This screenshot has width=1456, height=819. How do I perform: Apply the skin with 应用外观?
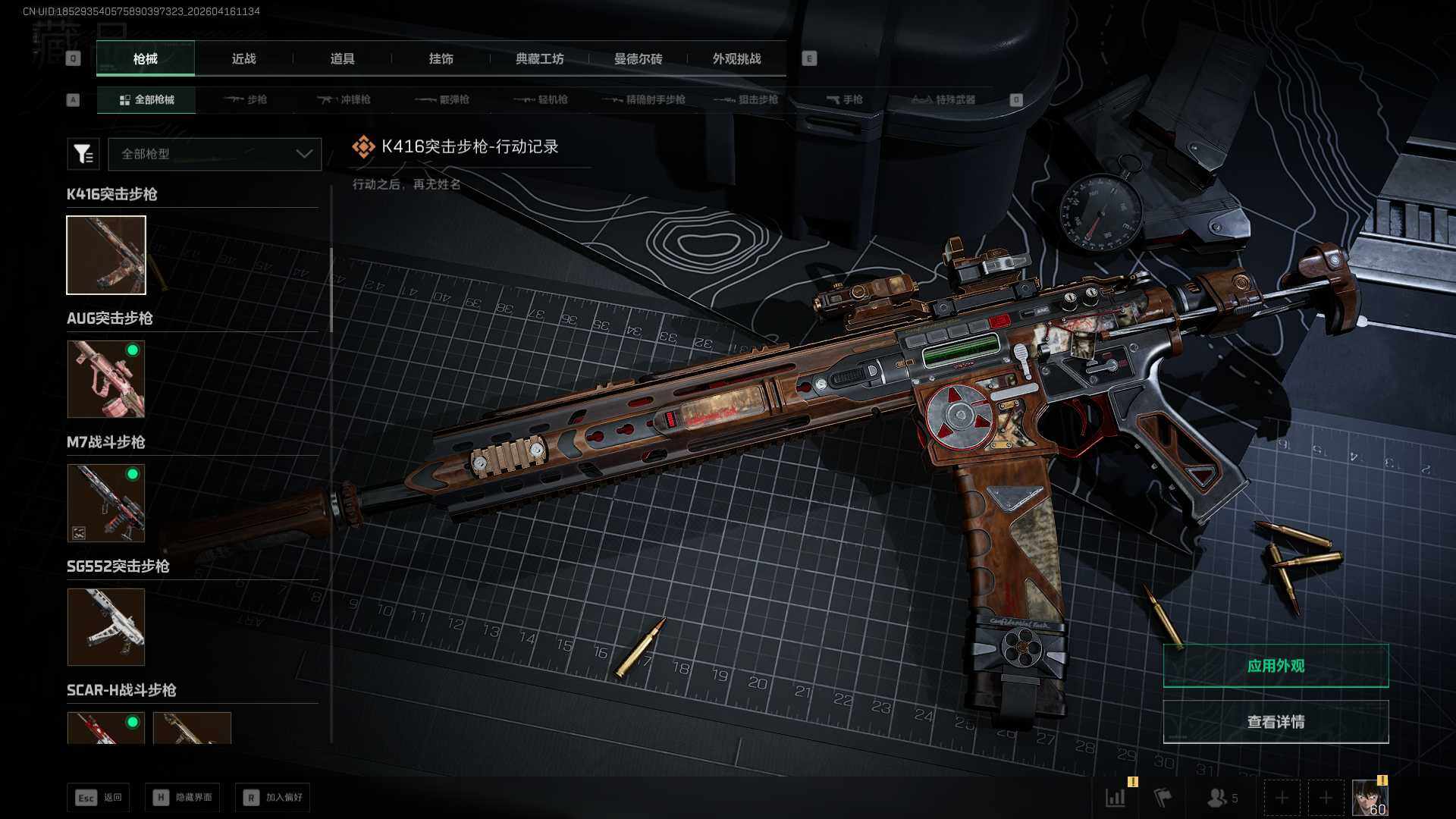pyautogui.click(x=1276, y=666)
